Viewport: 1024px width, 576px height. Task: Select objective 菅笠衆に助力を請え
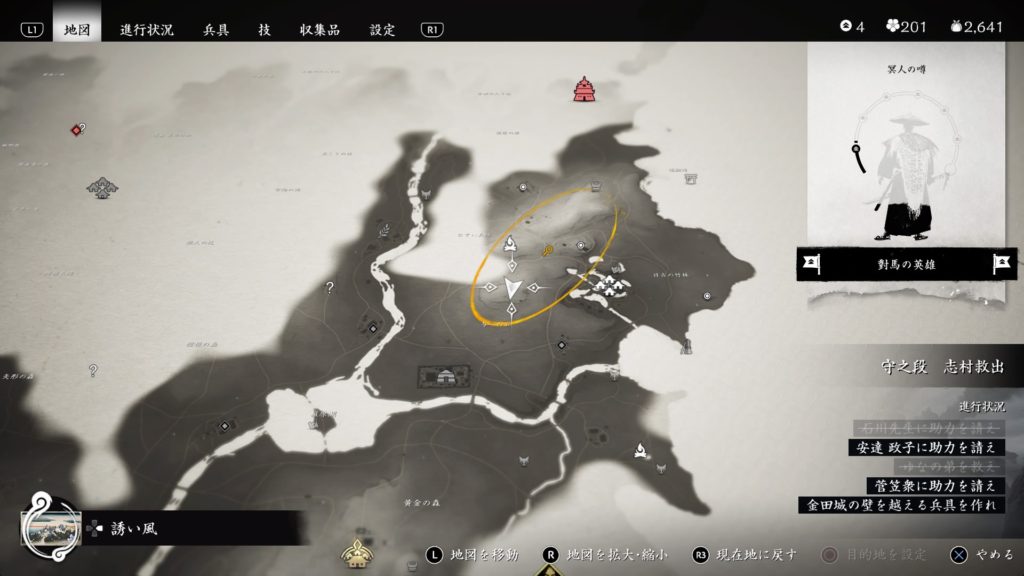(934, 485)
